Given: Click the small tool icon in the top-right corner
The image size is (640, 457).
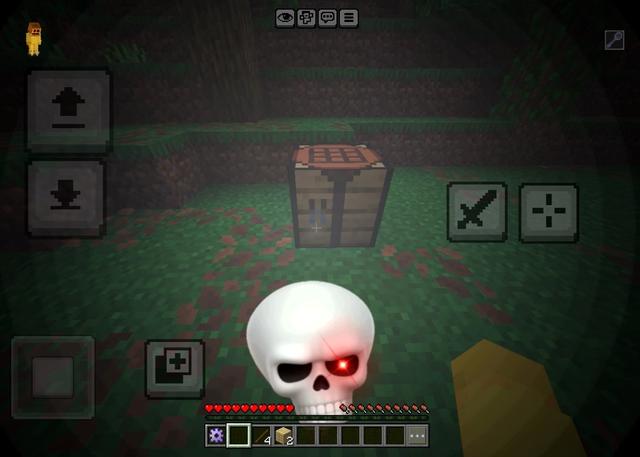Looking at the screenshot, I should [613, 40].
